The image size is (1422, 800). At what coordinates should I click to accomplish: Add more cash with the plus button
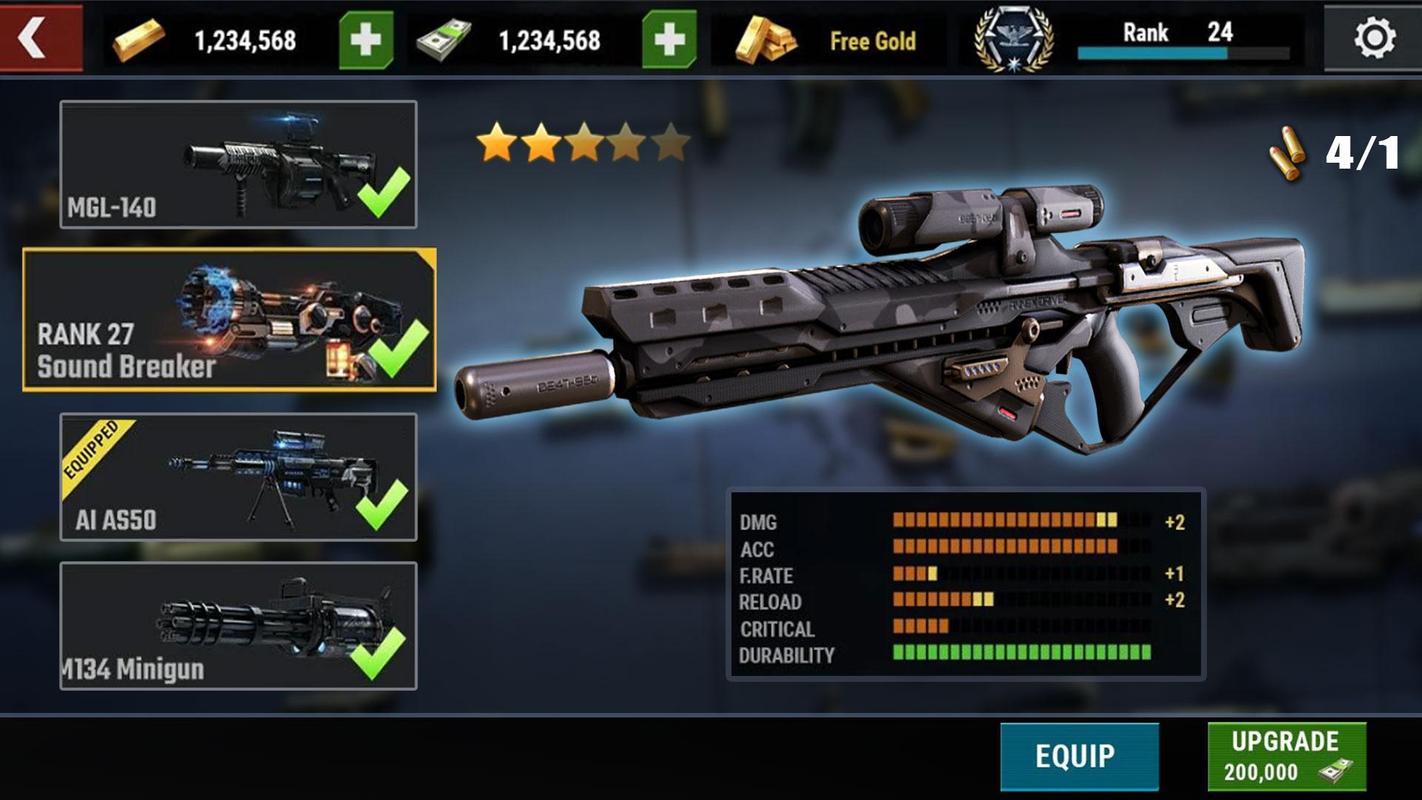pos(668,40)
